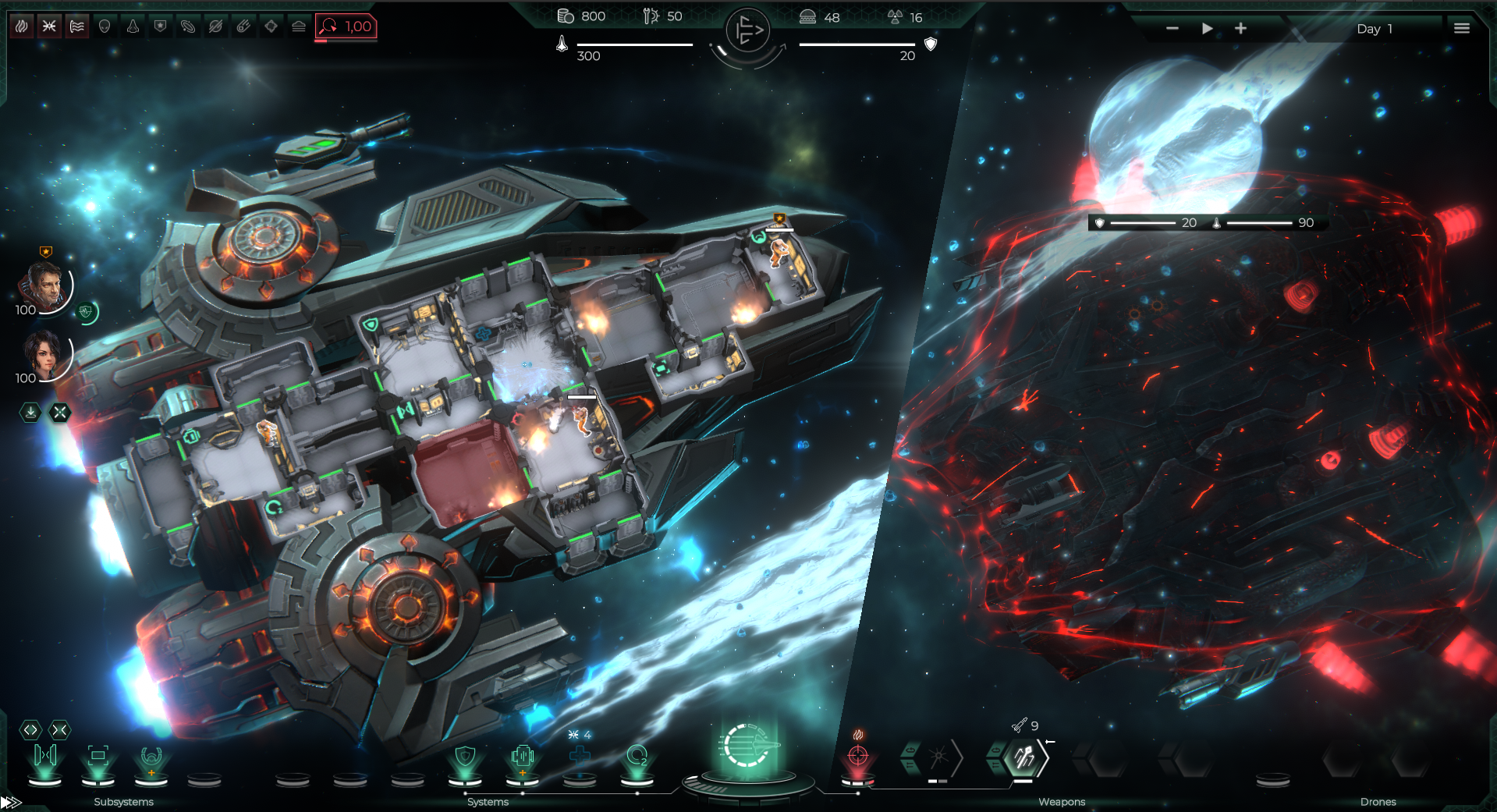Image resolution: width=1497 pixels, height=812 pixels.
Task: Click the jump drive icon at top center
Action: (x=747, y=31)
